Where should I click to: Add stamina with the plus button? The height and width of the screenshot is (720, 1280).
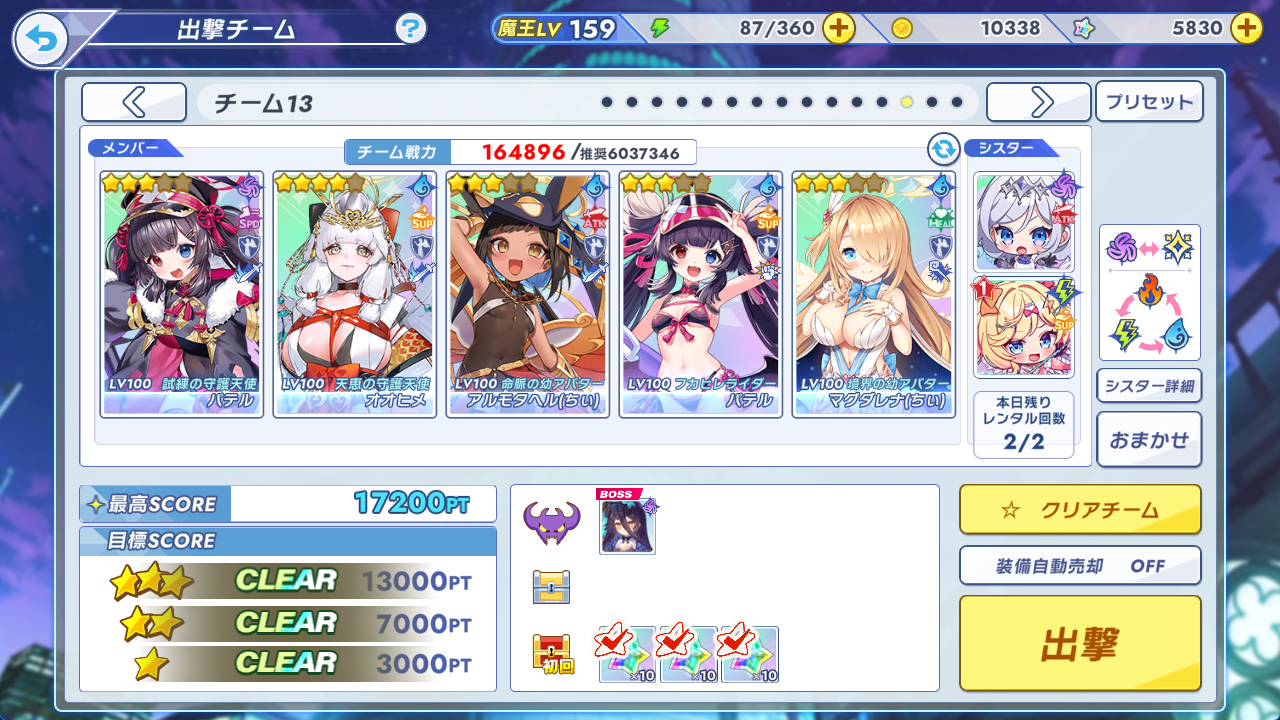pyautogui.click(x=838, y=28)
